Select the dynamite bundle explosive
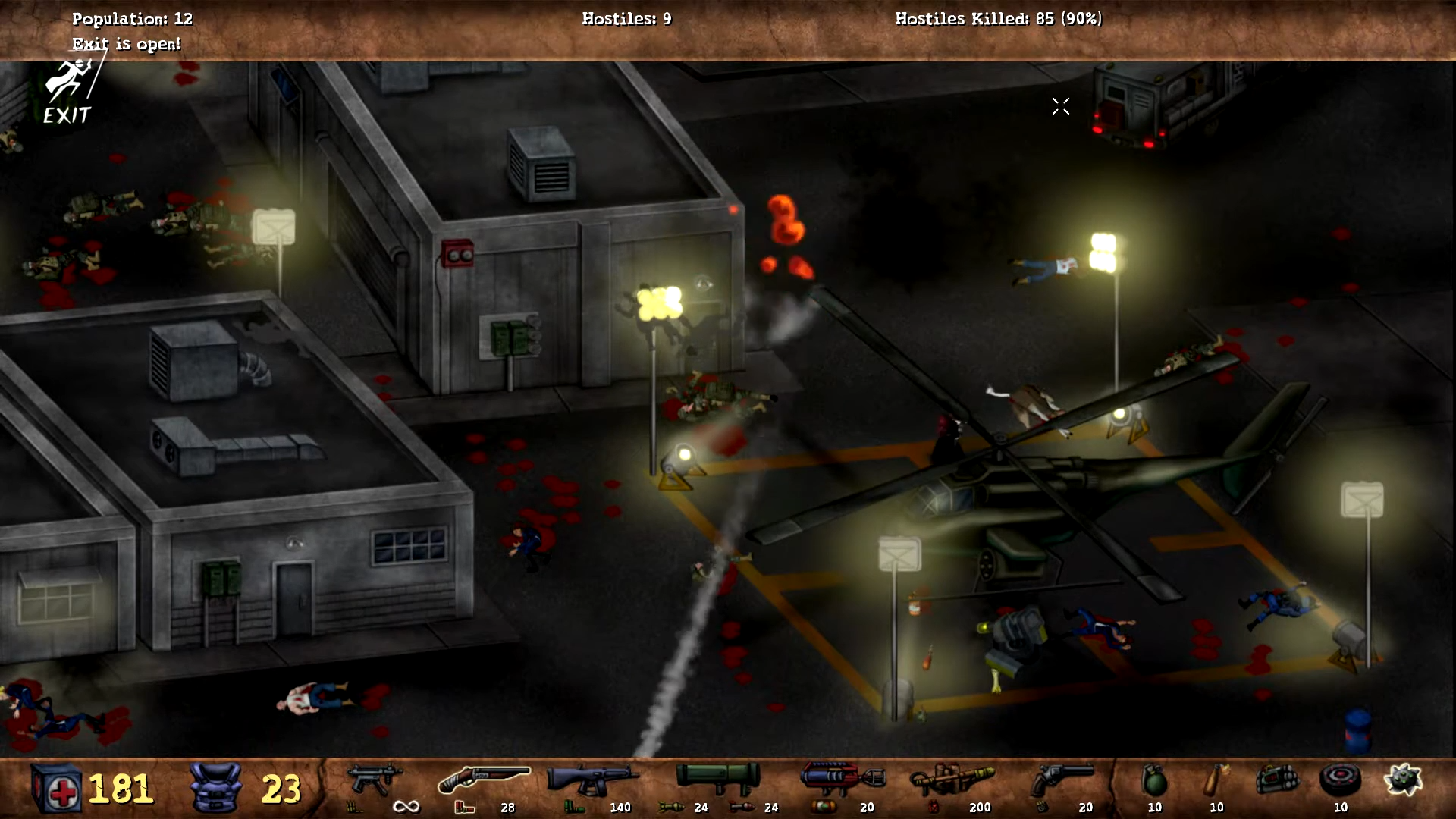 1279,780
